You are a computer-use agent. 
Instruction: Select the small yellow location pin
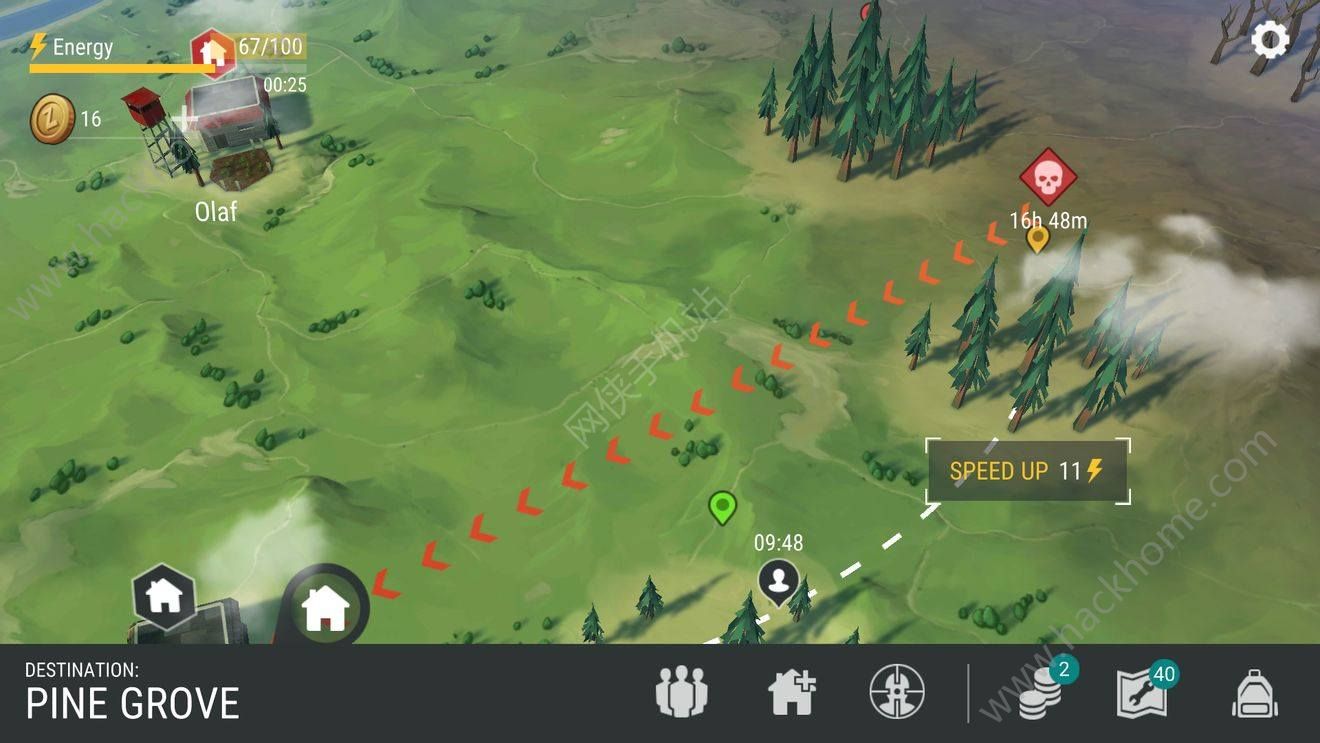1038,238
